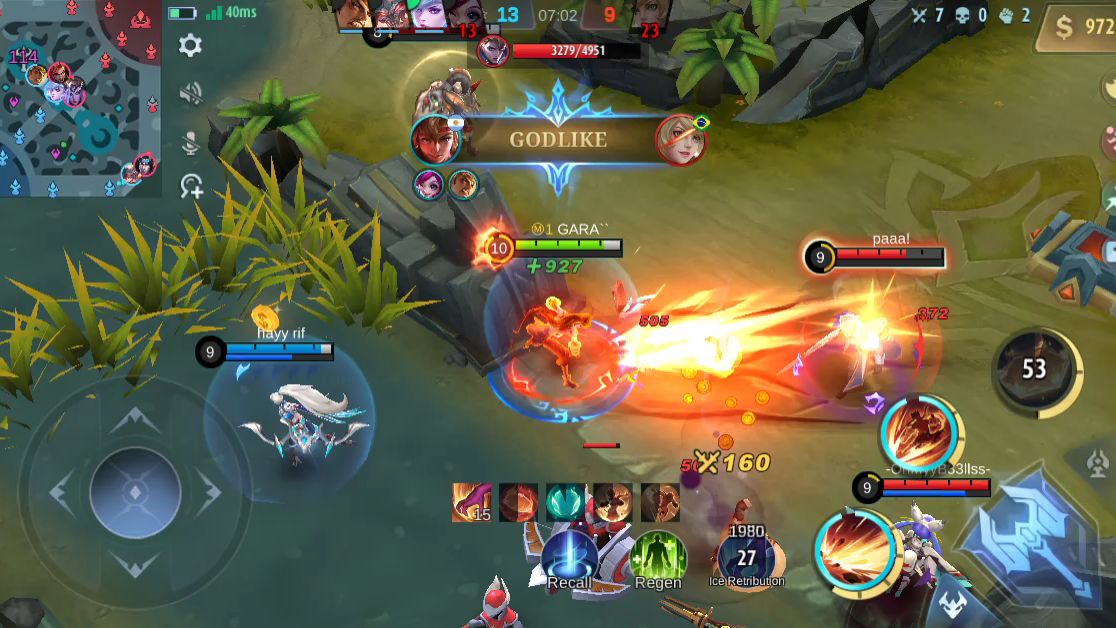Activate the fiery slash skill beside basic attack

coord(920,432)
